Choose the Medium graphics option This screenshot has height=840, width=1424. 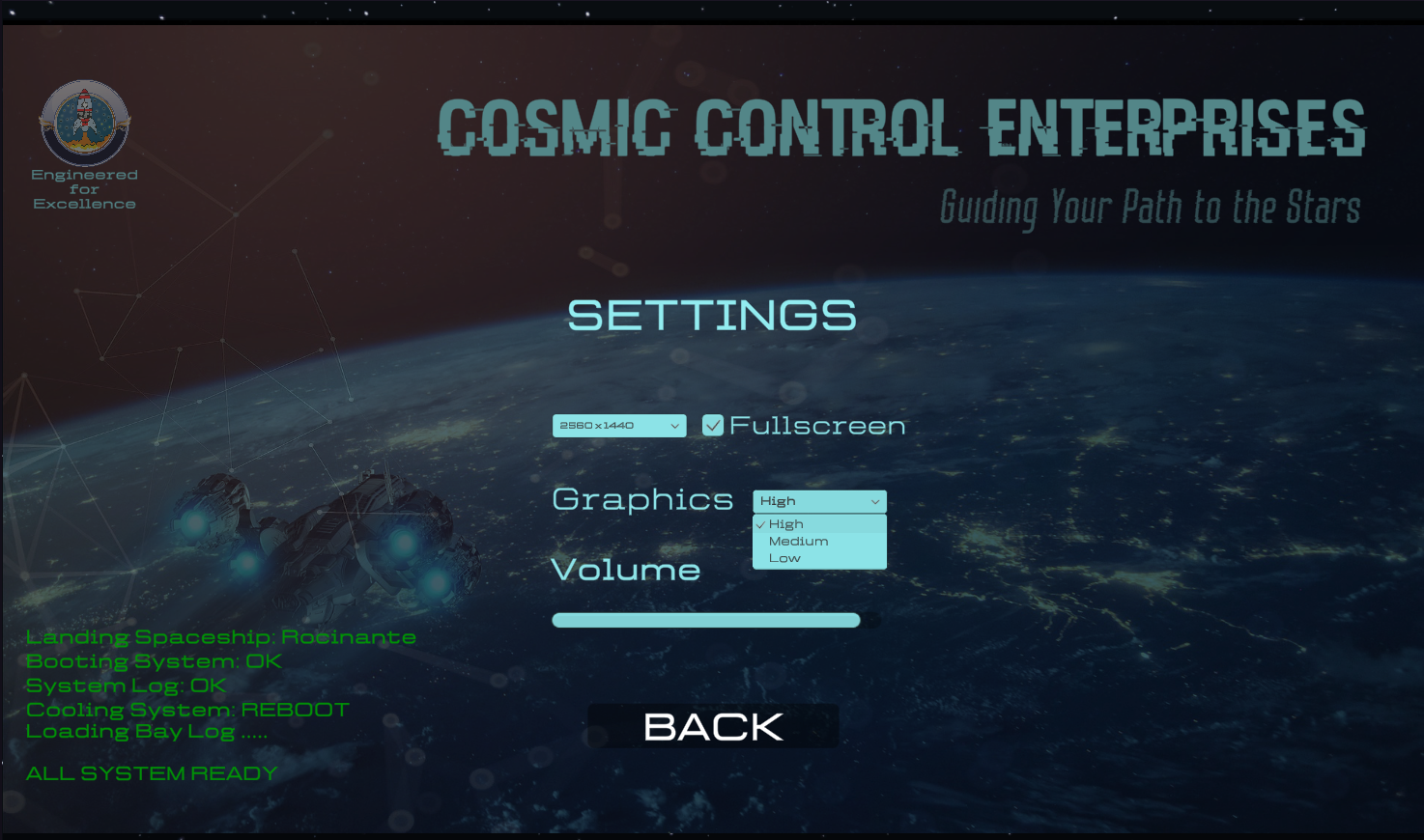(799, 542)
